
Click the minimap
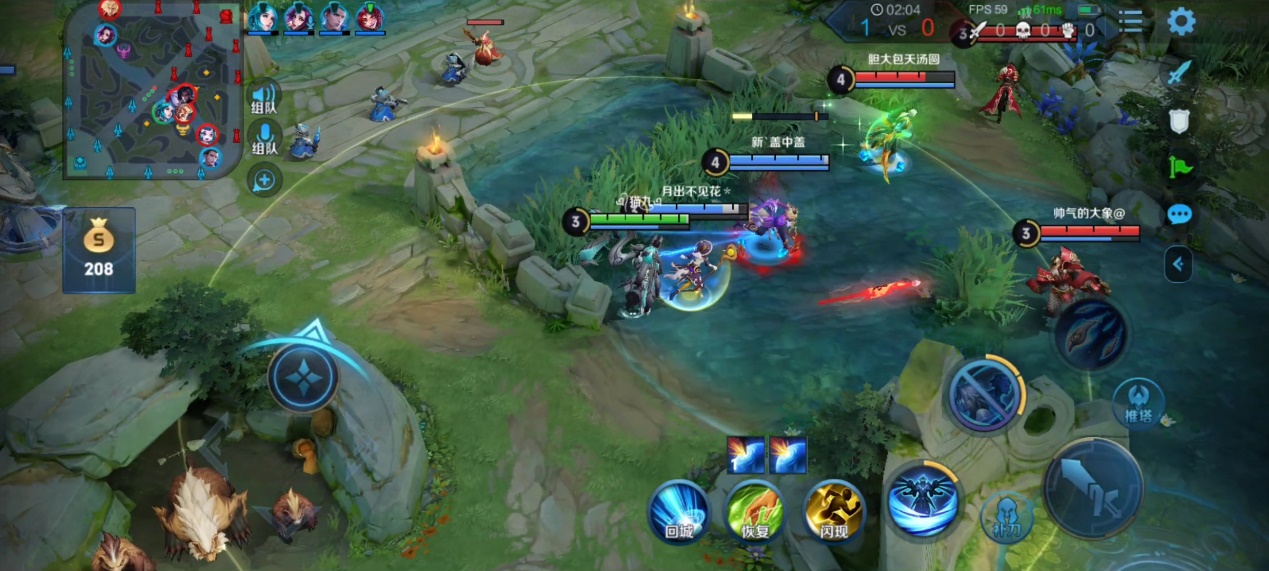pos(154,90)
